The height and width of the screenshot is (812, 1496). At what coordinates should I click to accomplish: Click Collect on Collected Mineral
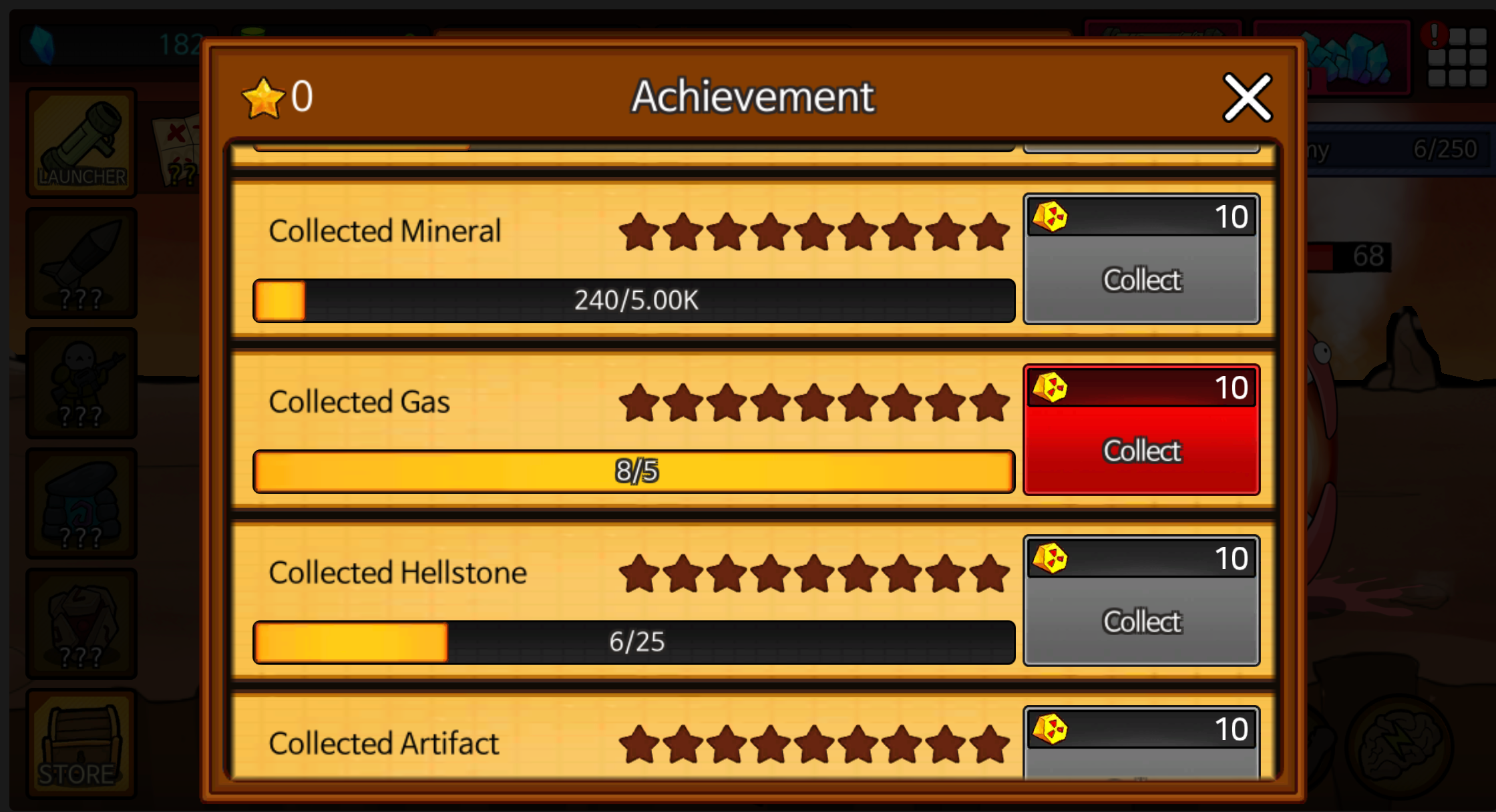click(1141, 280)
